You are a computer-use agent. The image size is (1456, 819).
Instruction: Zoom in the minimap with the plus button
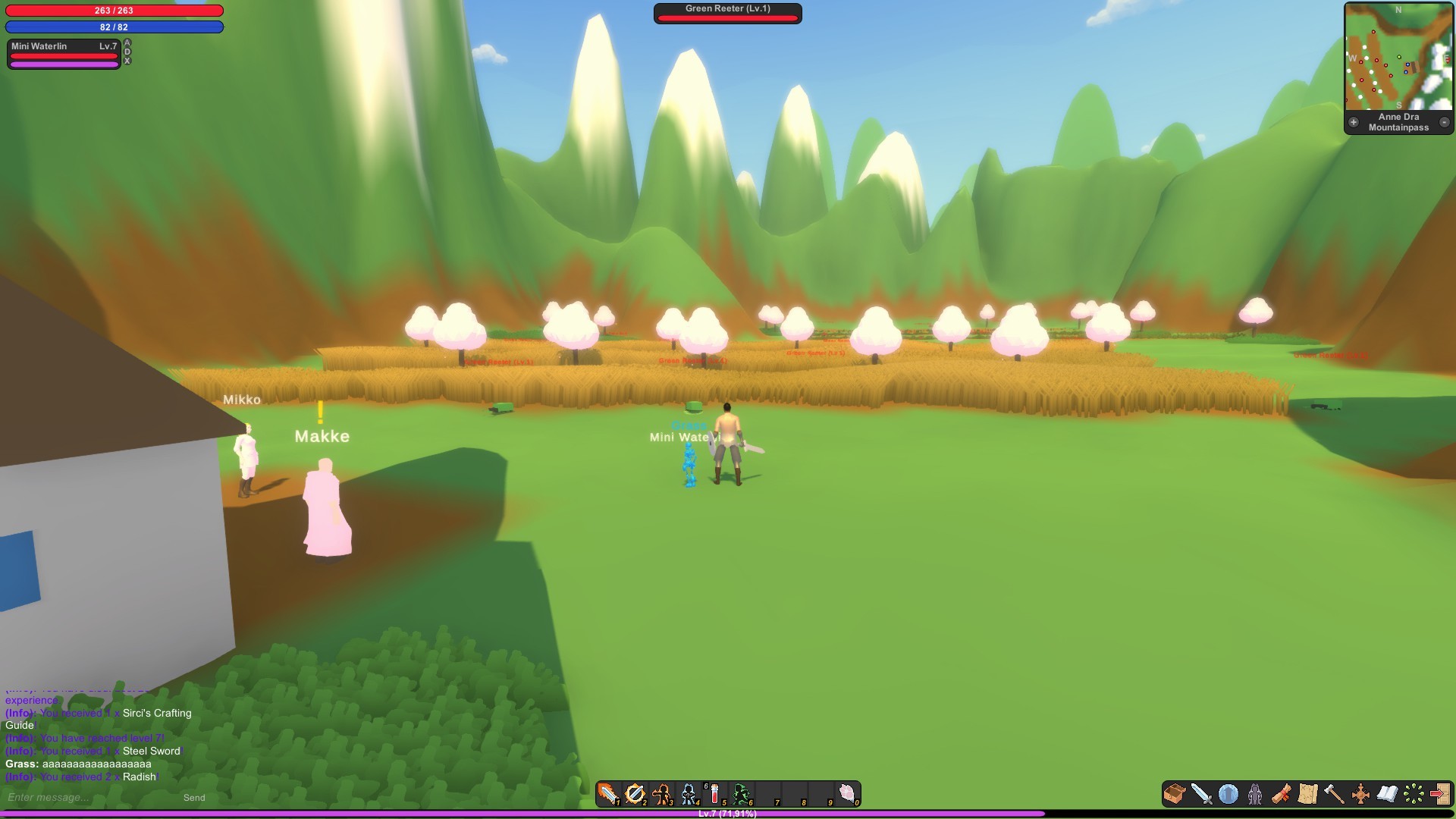point(1353,121)
